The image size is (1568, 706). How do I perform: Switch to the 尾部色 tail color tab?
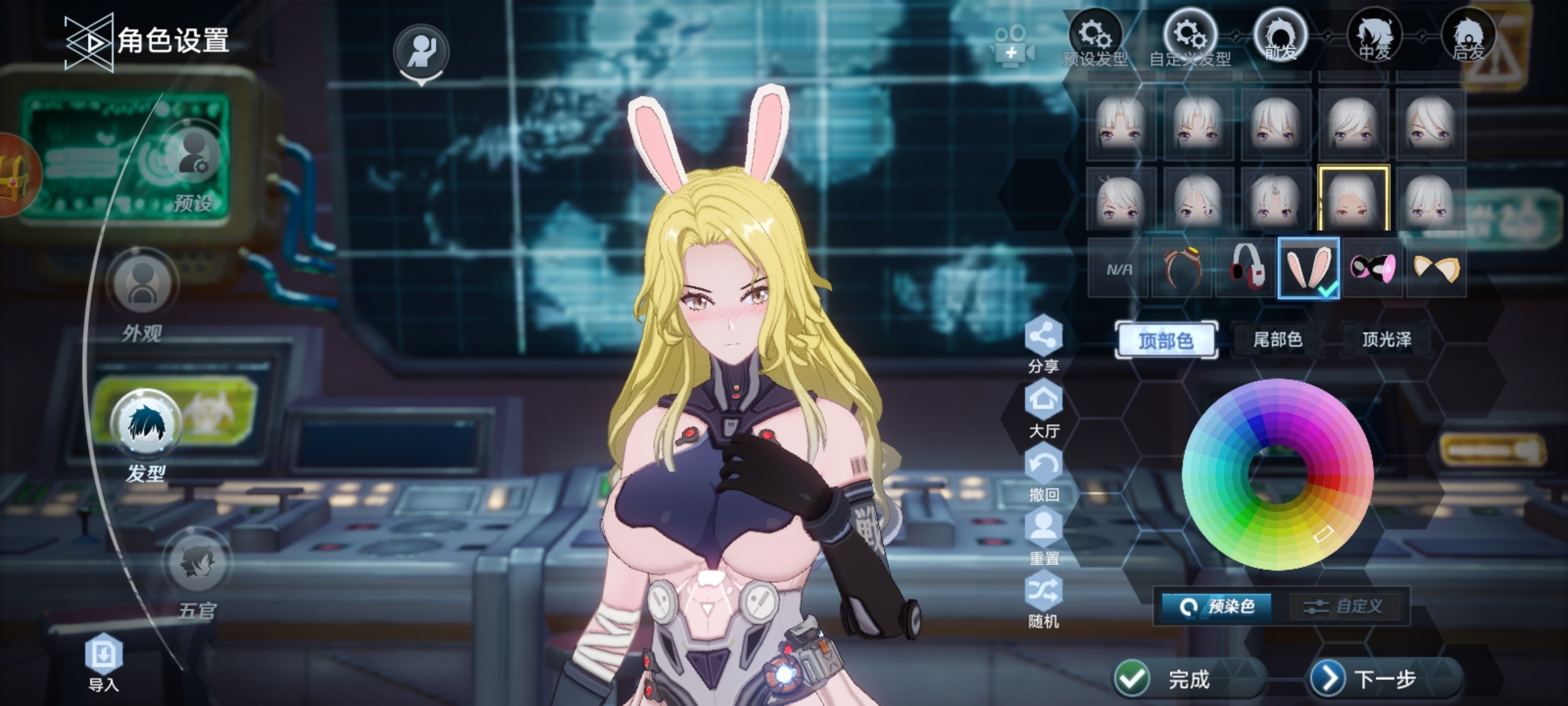[x=1277, y=339]
